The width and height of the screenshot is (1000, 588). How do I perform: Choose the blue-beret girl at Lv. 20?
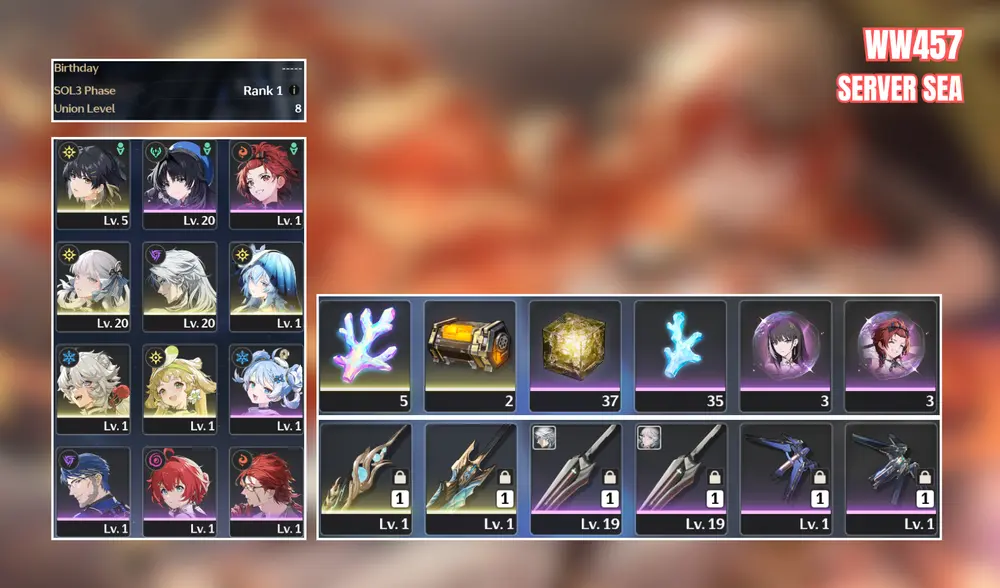click(x=180, y=180)
